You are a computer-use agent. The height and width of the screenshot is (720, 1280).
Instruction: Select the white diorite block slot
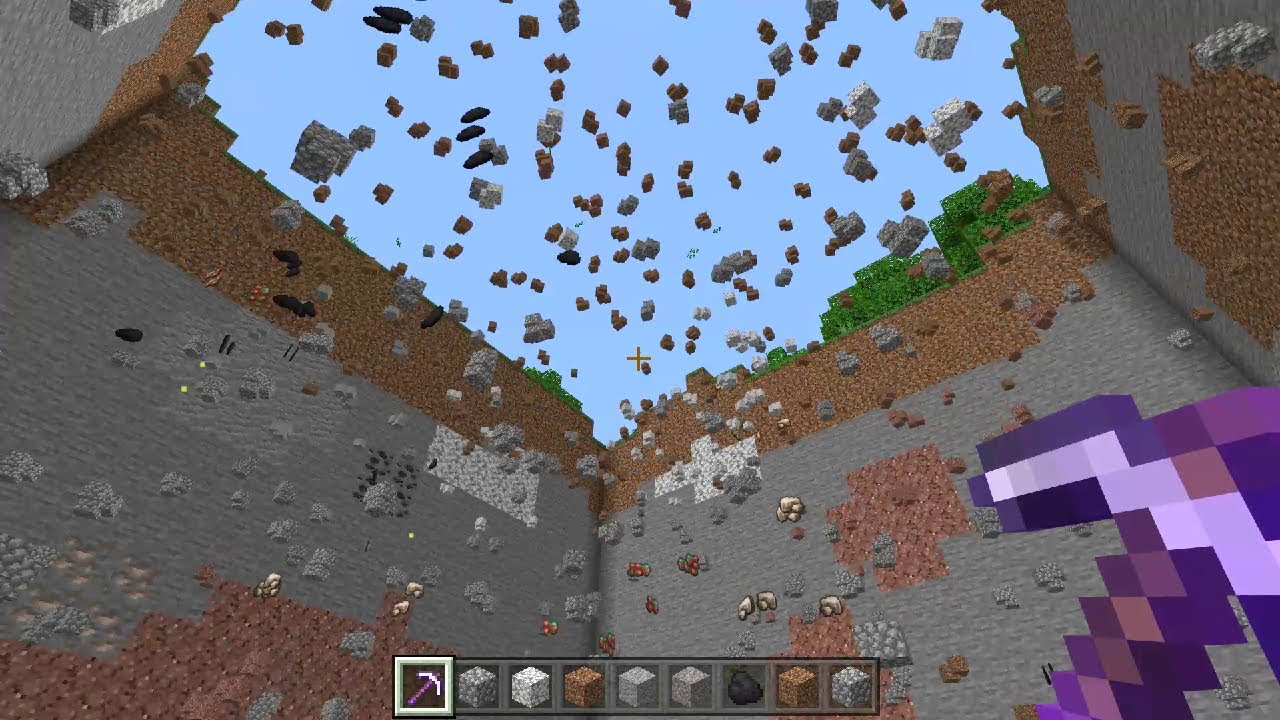click(530, 686)
